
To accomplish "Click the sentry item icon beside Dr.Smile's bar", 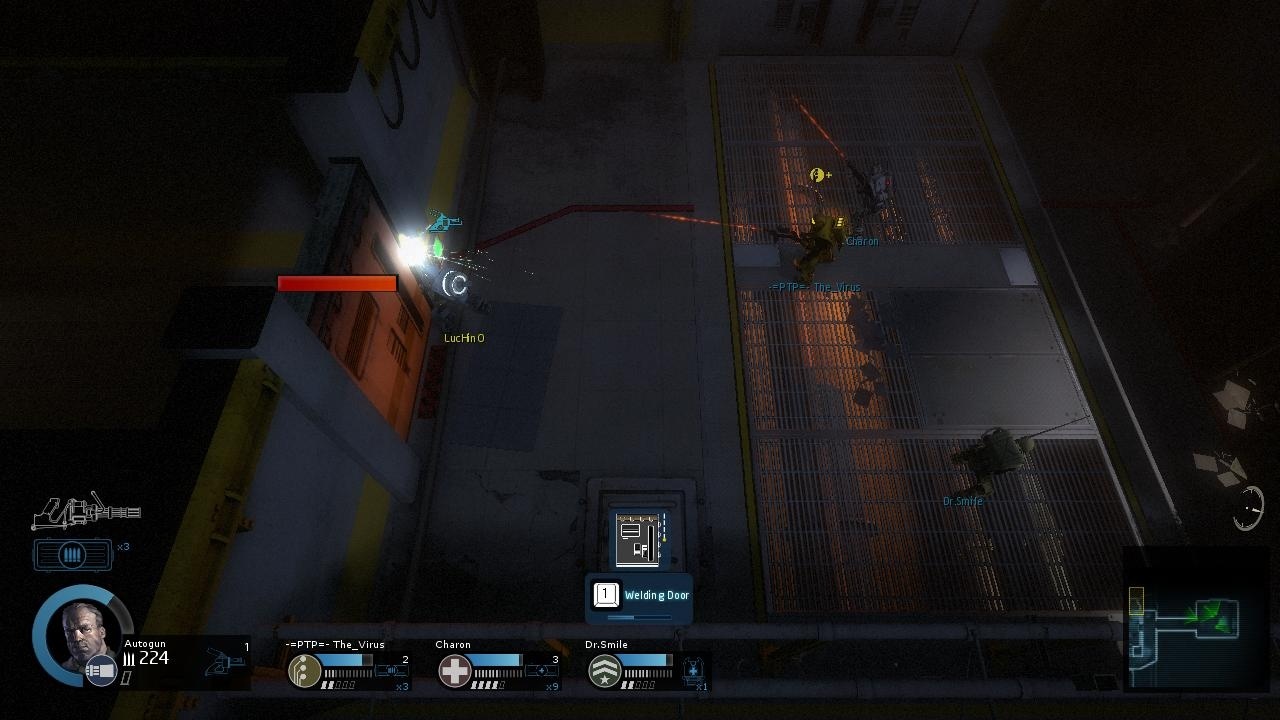I will (x=691, y=671).
